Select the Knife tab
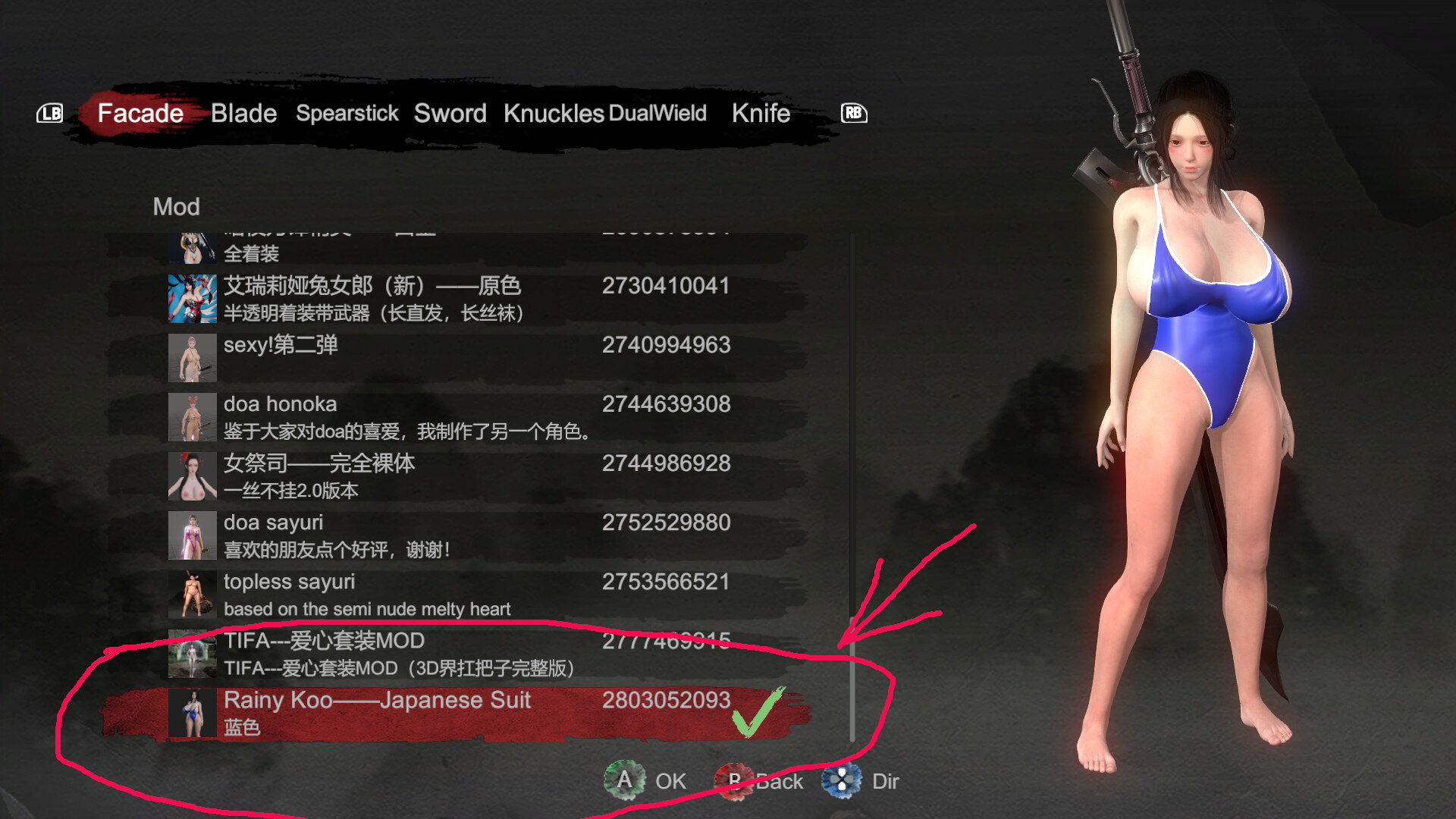This screenshot has height=819, width=1456. [760, 113]
